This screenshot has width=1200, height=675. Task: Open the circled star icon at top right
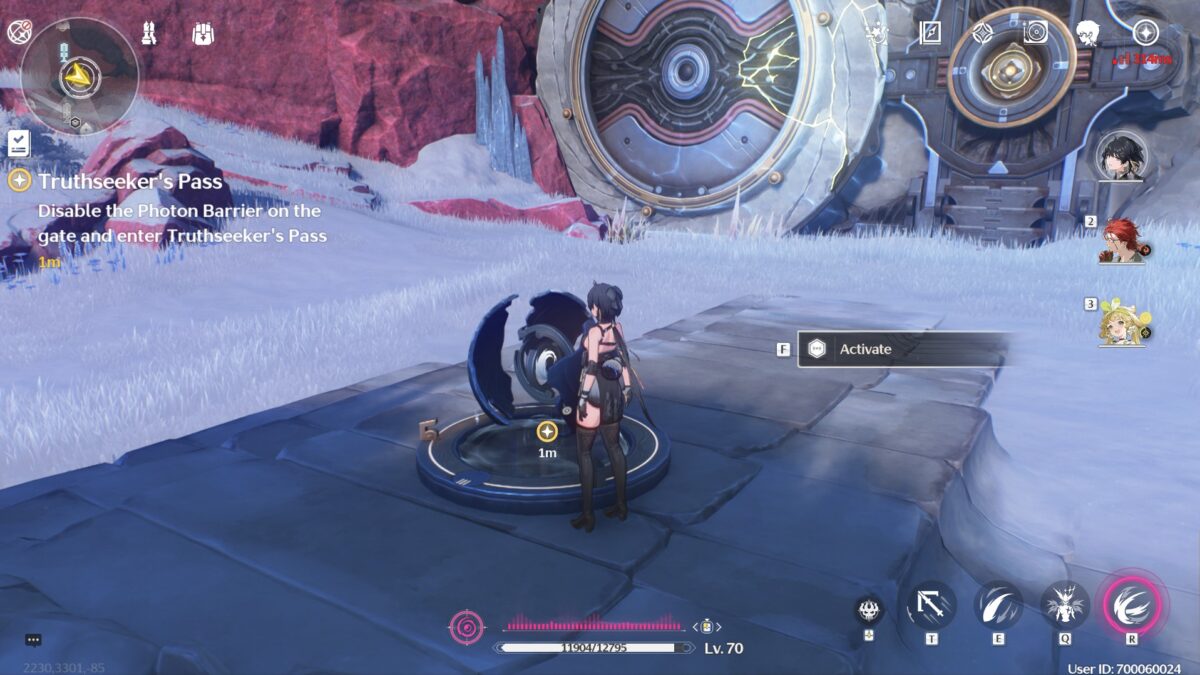coord(1144,33)
